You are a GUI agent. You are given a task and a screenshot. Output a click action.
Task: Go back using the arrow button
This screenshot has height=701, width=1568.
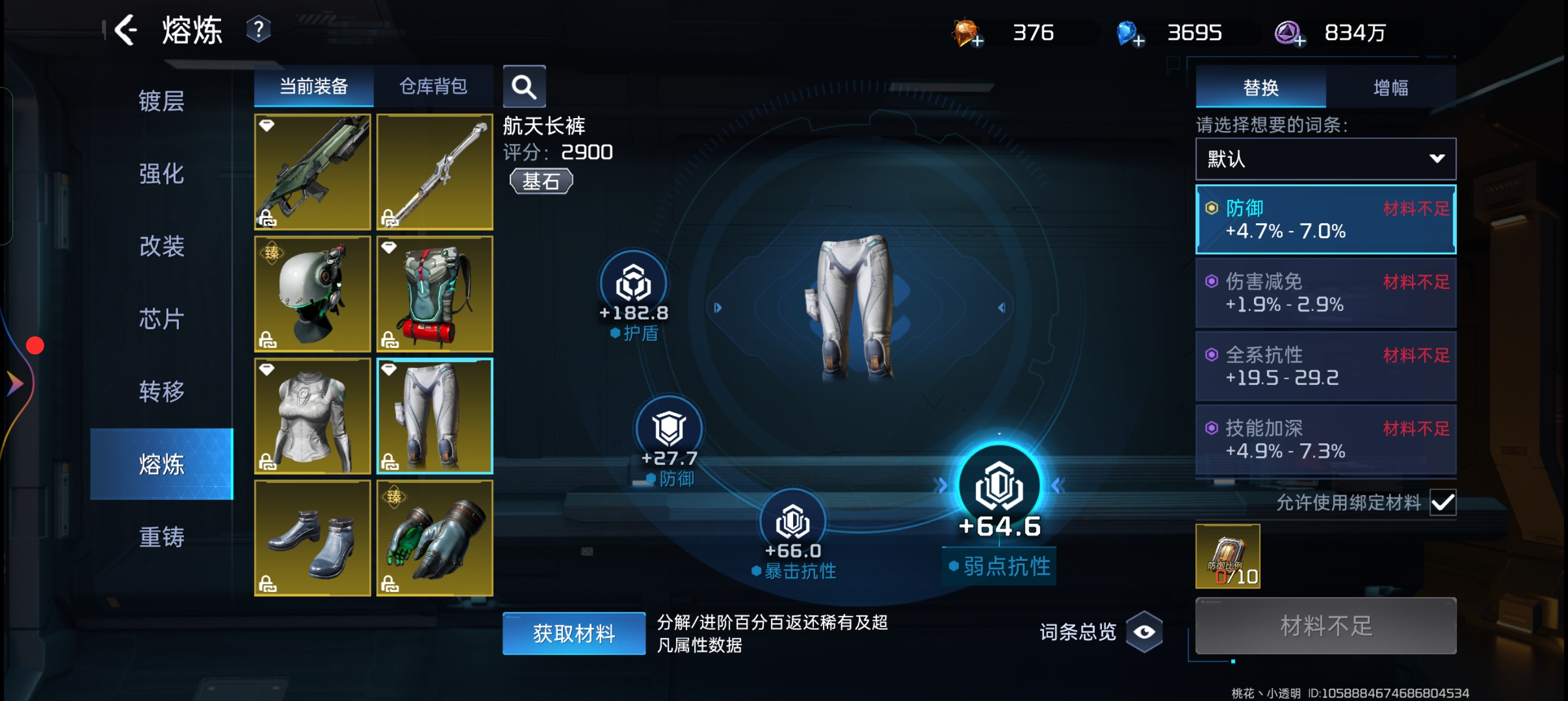click(126, 31)
